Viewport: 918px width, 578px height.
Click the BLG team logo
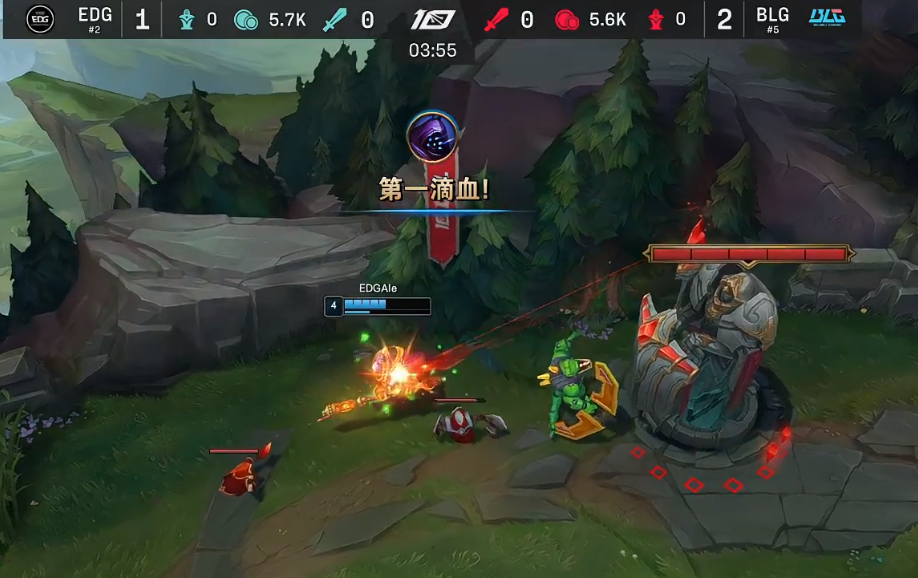point(826,18)
